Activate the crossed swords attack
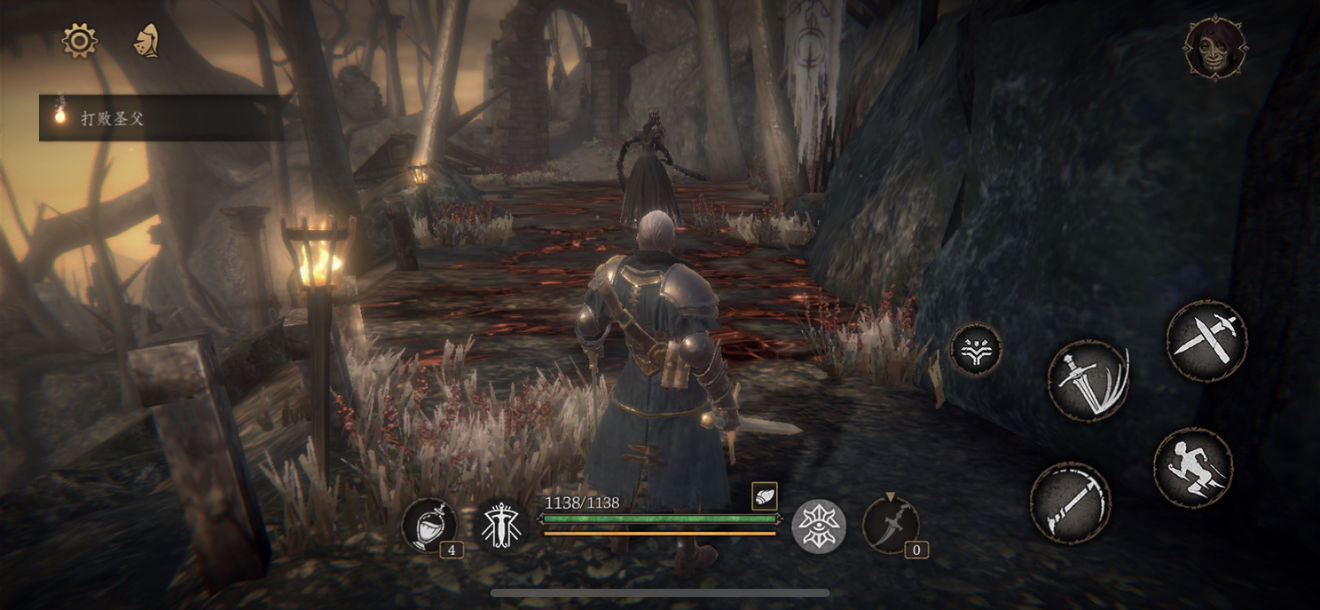Viewport: 1320px width, 610px height. click(1206, 340)
